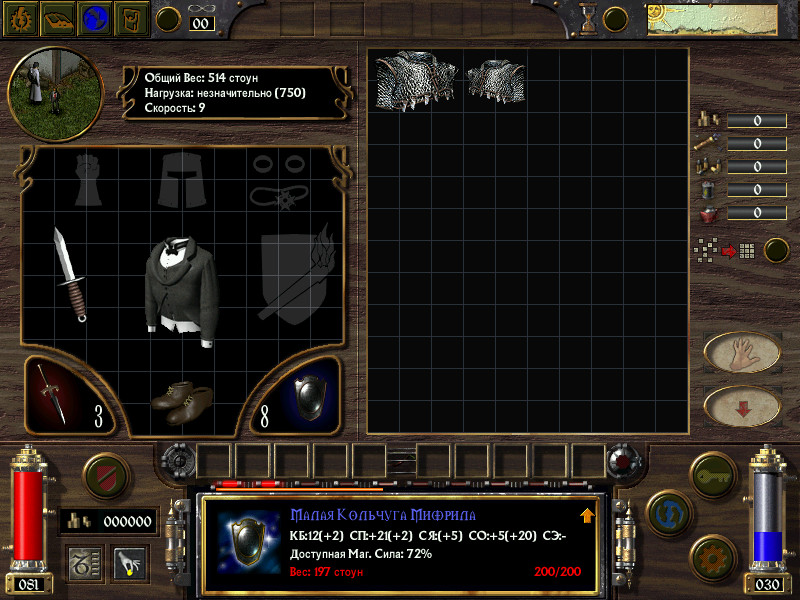Click the red down arrow drop button
Screen dimensions: 800x600
coord(742,405)
